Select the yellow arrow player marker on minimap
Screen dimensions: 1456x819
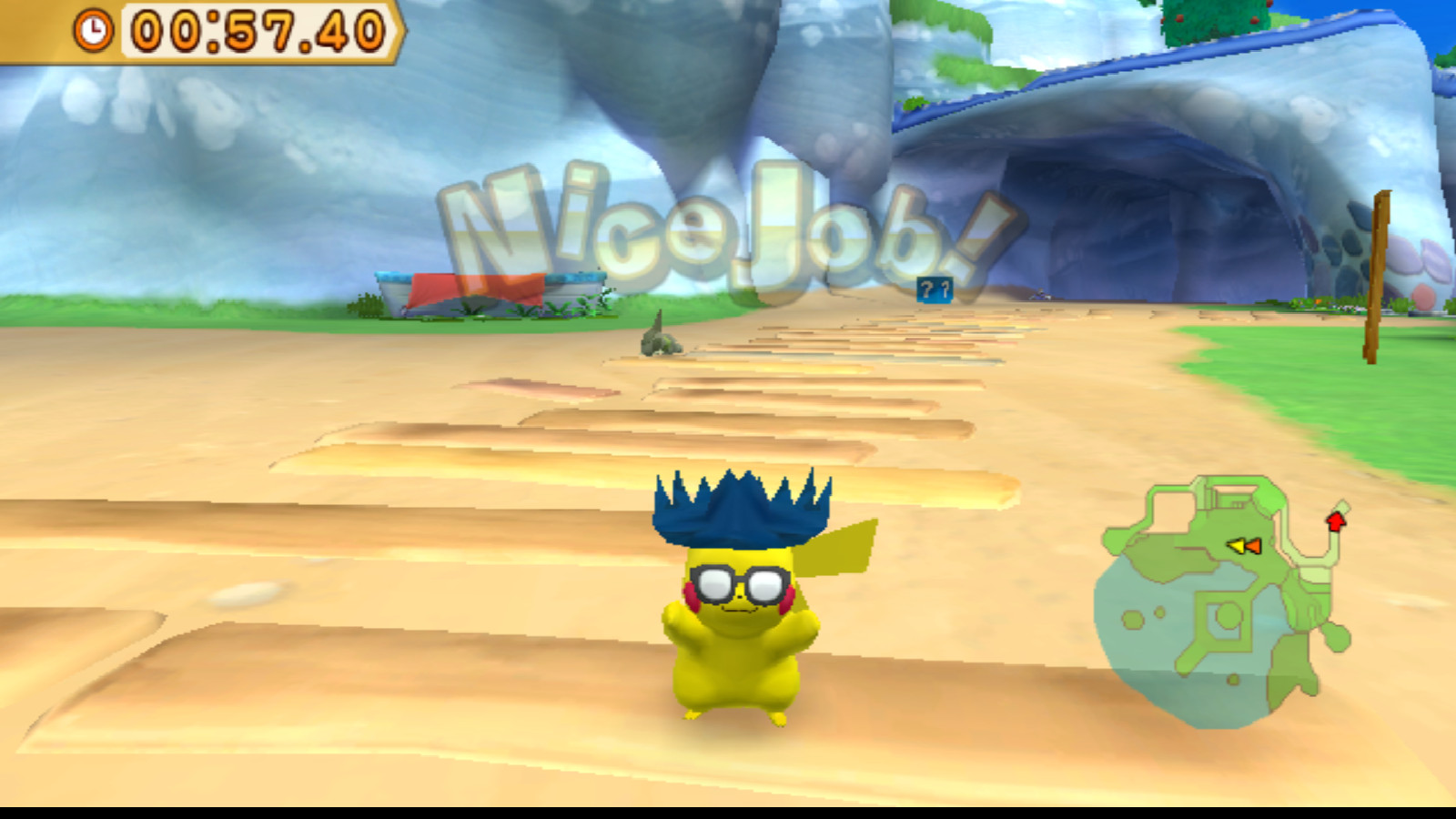[1237, 546]
